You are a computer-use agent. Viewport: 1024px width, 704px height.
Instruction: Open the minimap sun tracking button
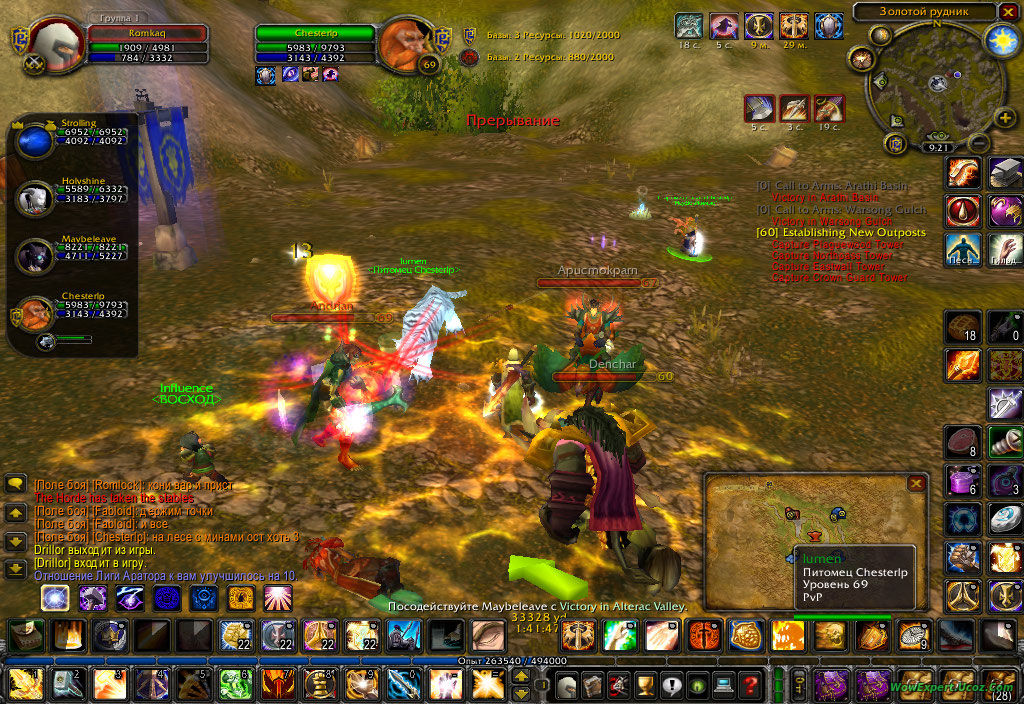(1000, 40)
